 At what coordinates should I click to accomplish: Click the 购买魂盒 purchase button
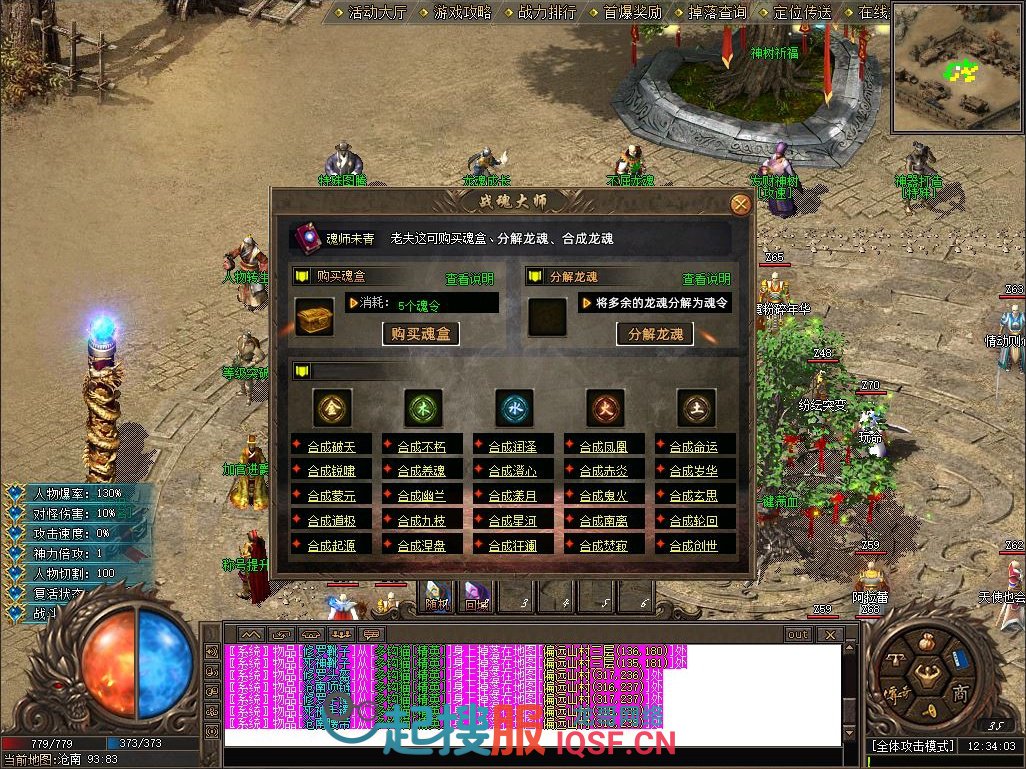pyautogui.click(x=421, y=334)
